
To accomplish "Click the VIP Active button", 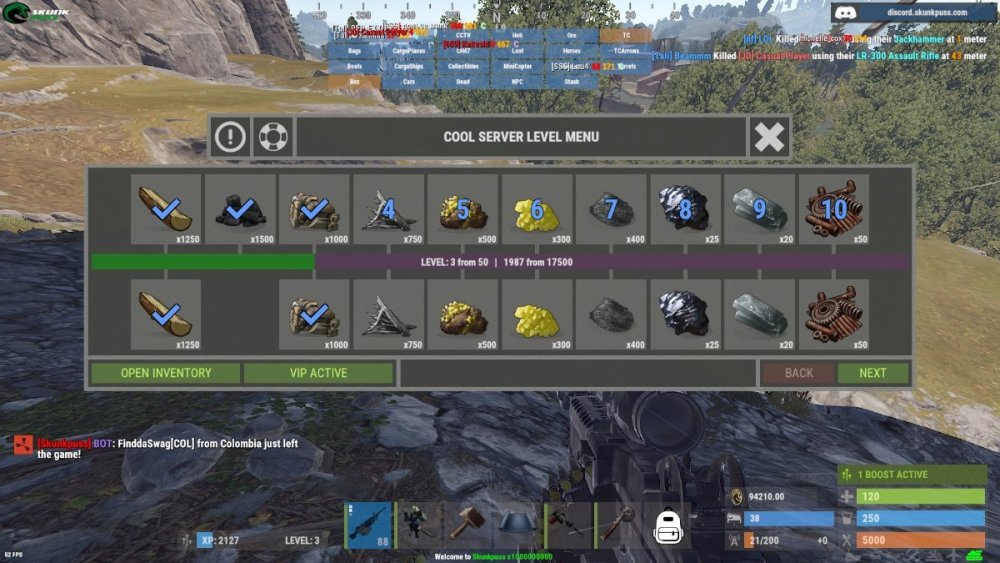I will point(319,373).
